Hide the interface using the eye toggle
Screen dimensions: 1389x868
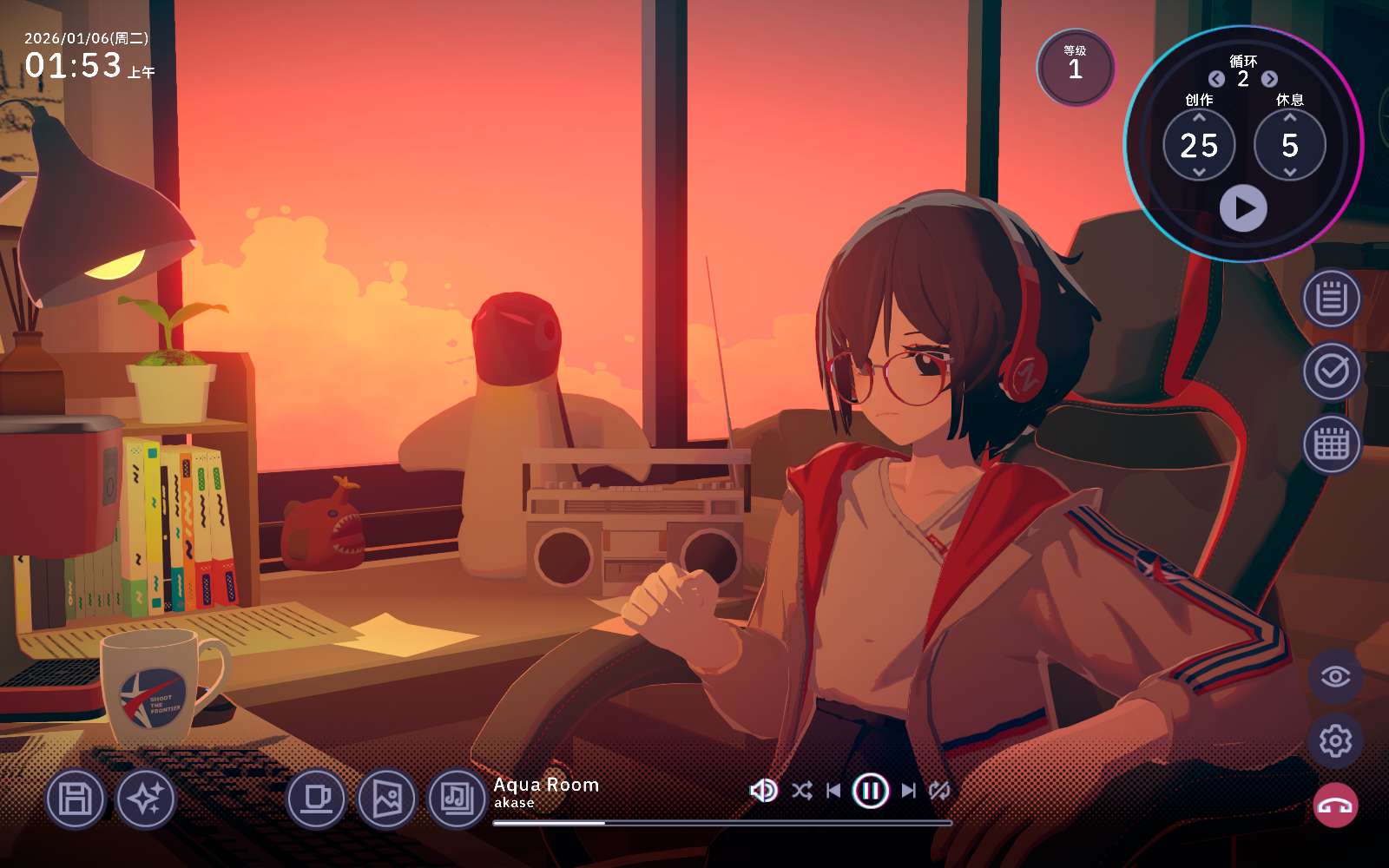tap(1333, 674)
